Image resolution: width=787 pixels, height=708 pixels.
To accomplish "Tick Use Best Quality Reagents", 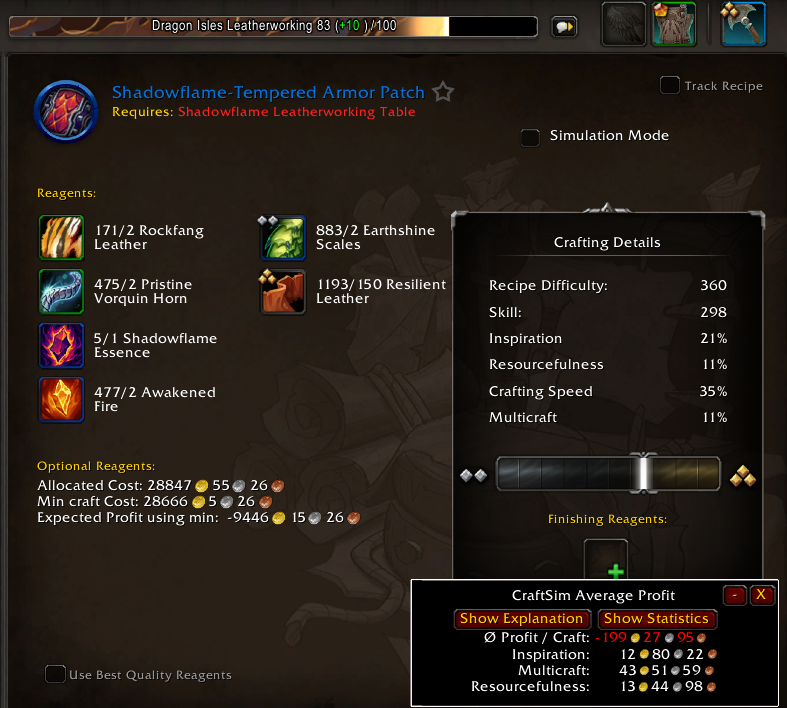I will point(56,674).
